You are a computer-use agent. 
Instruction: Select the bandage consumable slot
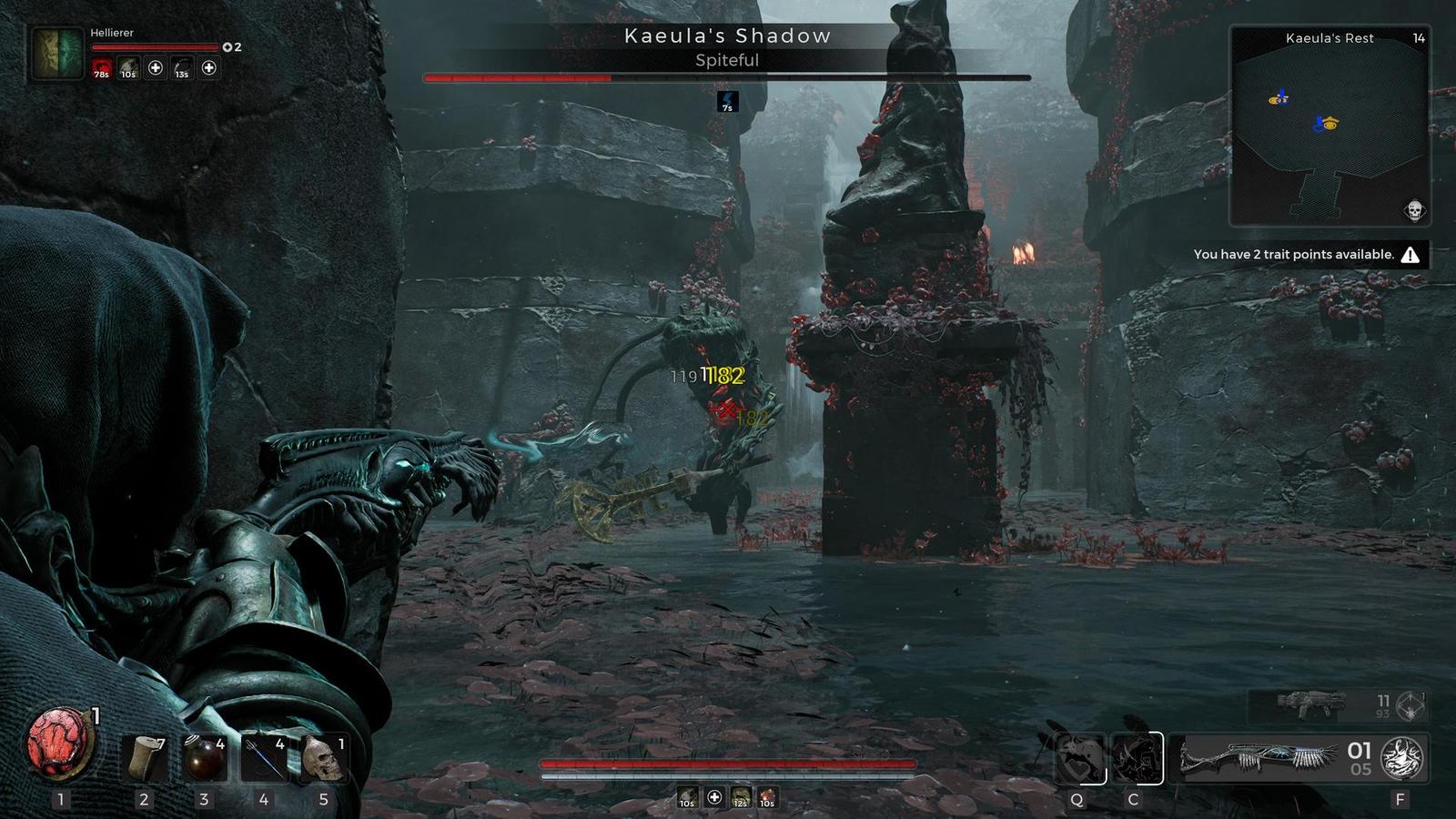pyautogui.click(x=144, y=757)
